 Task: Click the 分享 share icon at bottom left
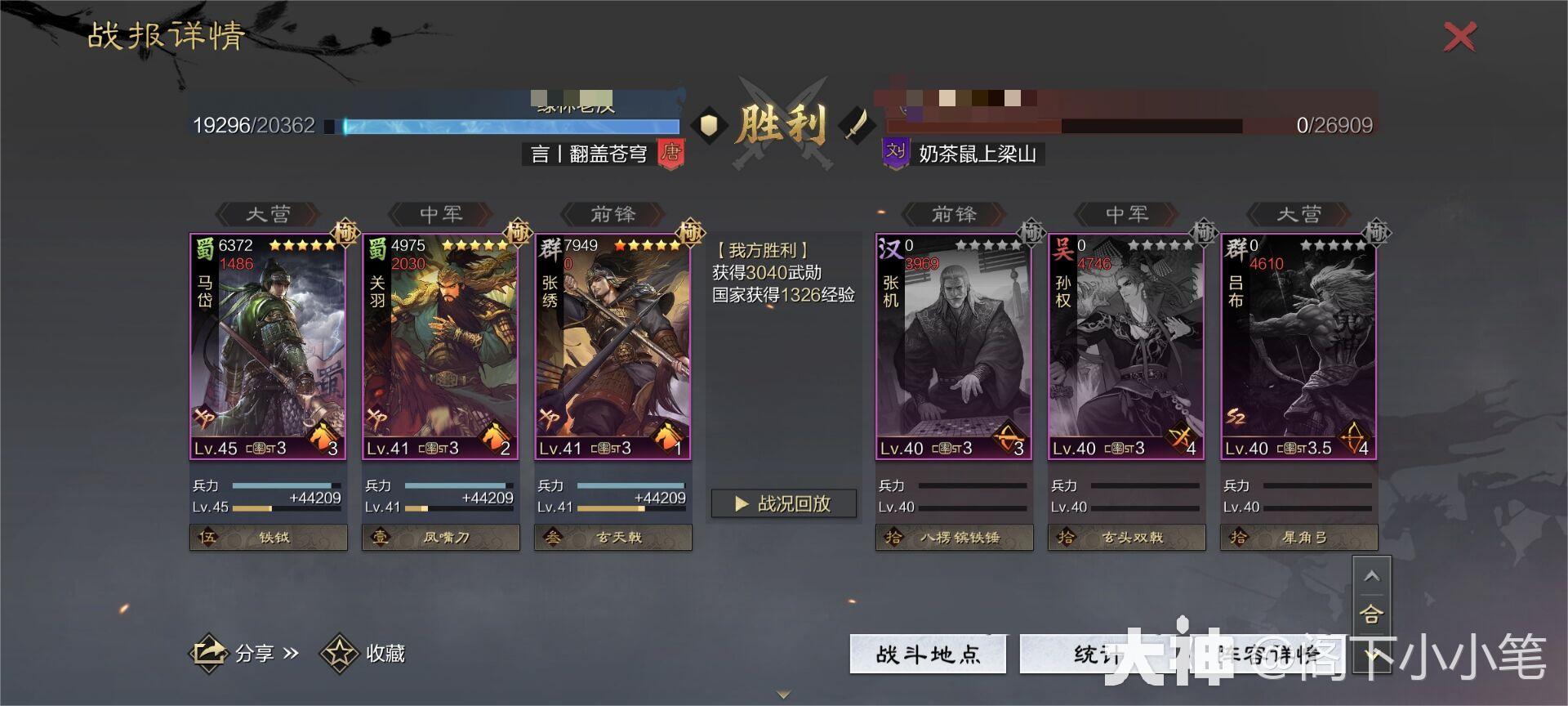[x=207, y=654]
